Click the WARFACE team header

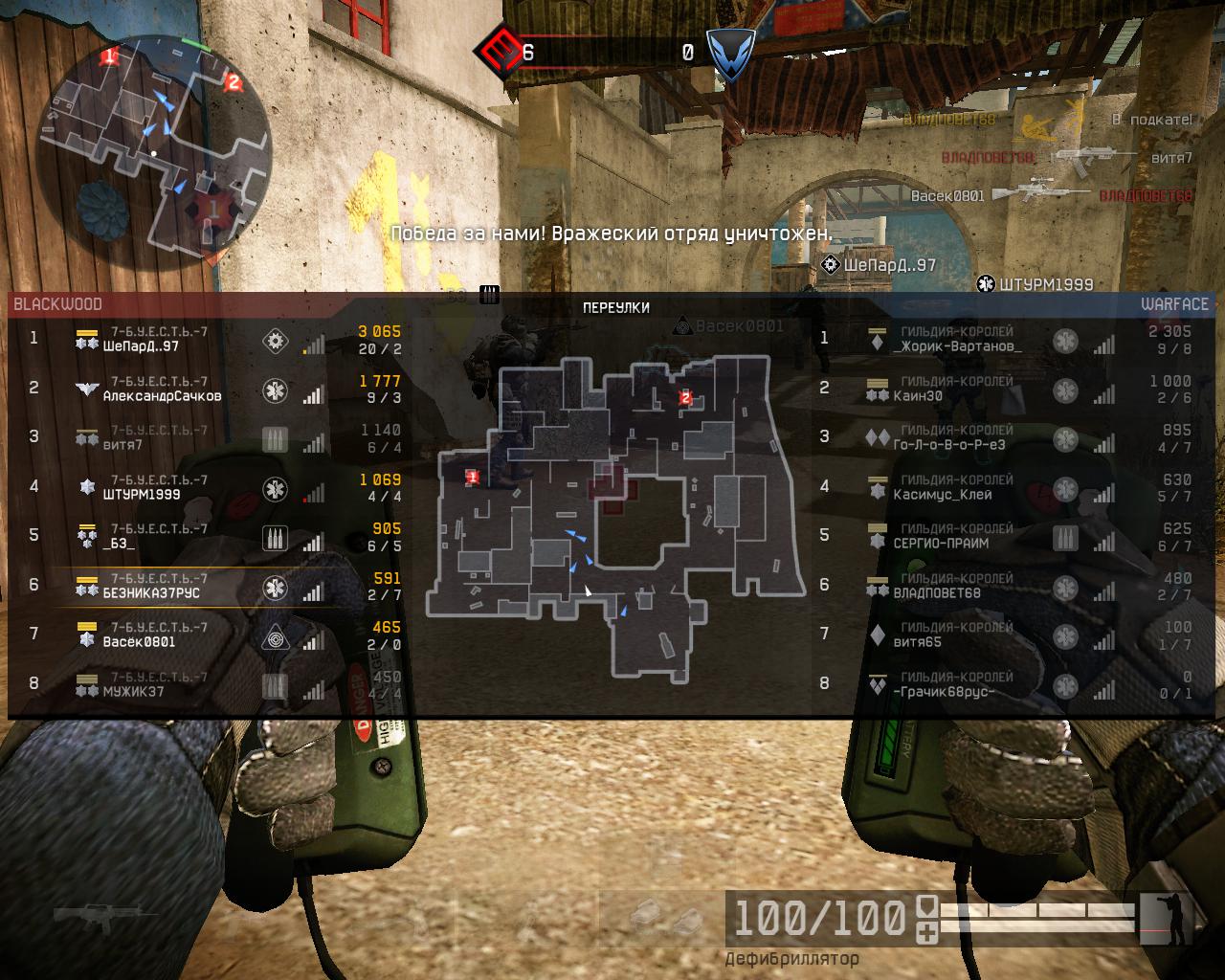click(x=1174, y=304)
